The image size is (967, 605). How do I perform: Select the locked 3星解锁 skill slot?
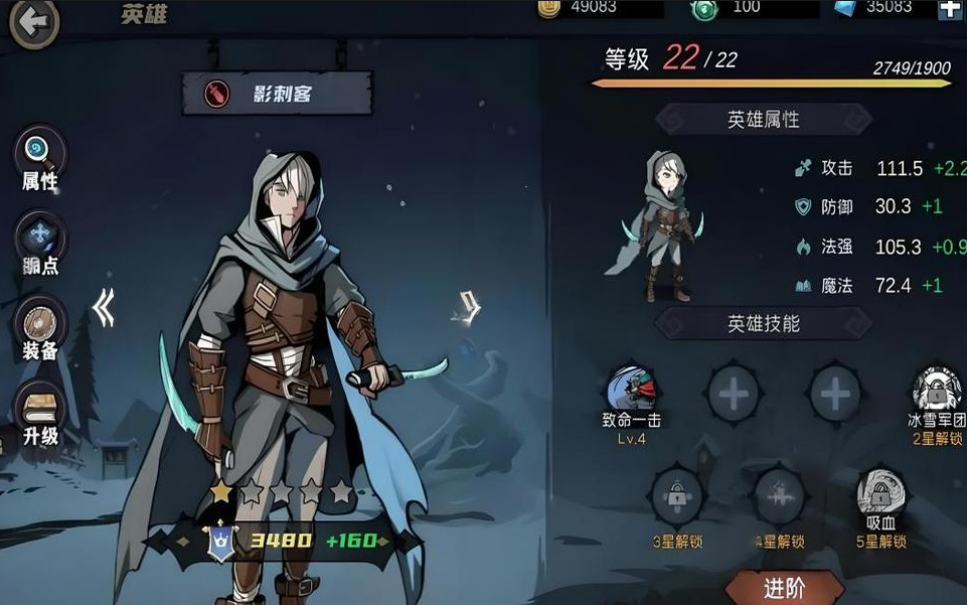point(677,497)
